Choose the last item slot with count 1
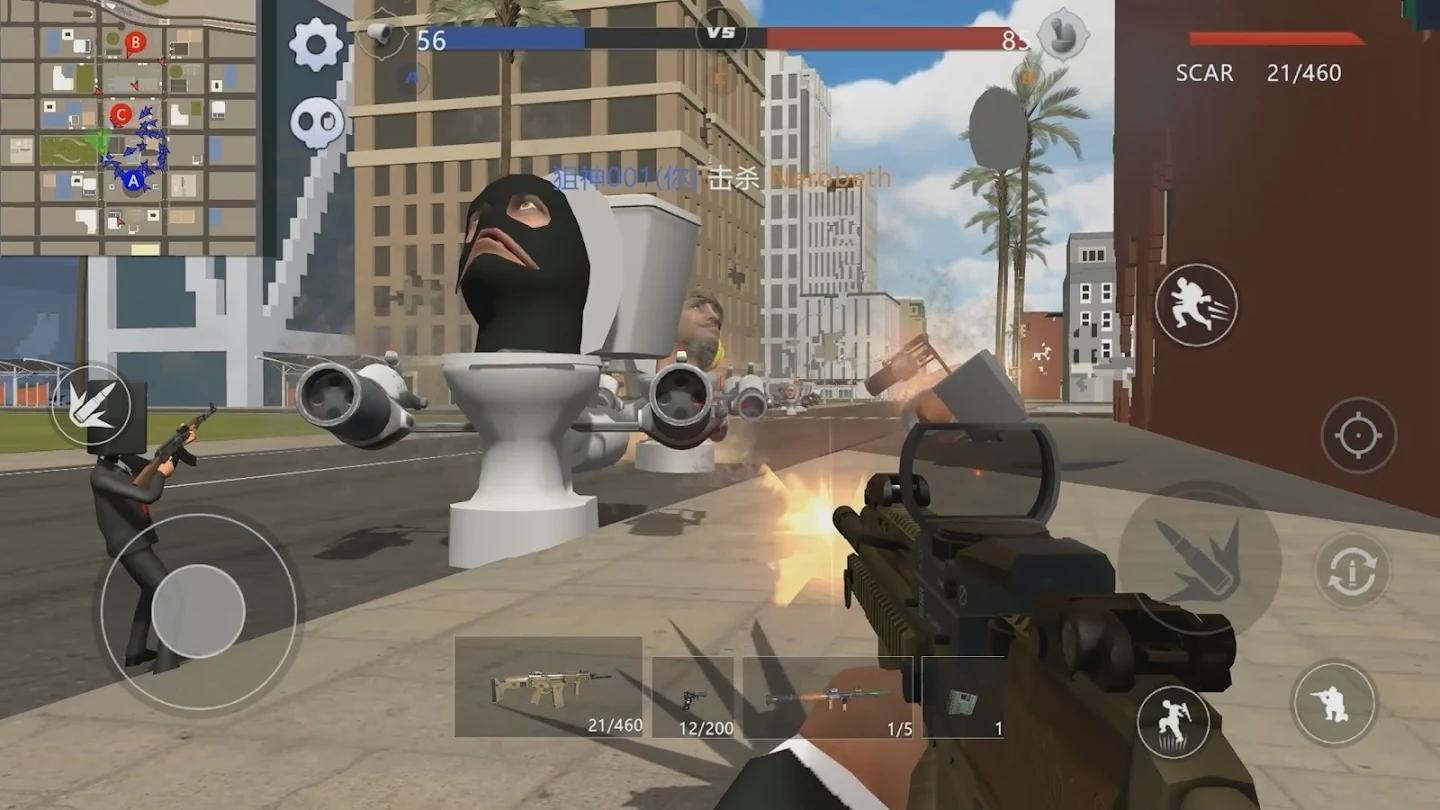Screen dimensions: 1440x810 pyautogui.click(x=962, y=697)
